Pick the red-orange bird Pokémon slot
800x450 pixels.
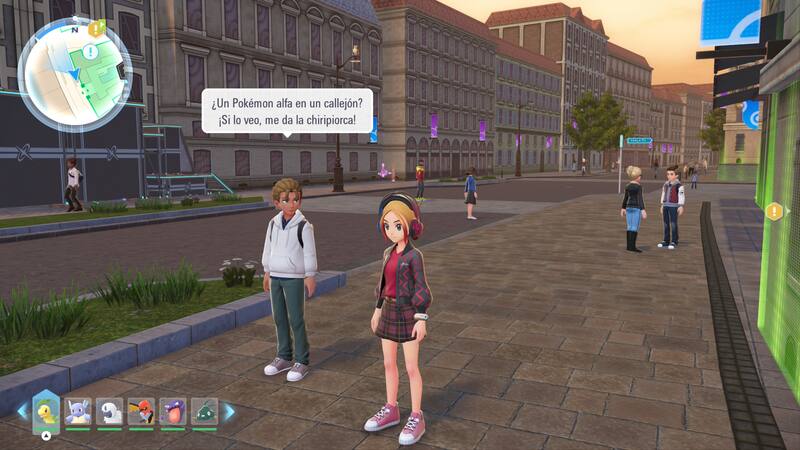click(x=141, y=410)
